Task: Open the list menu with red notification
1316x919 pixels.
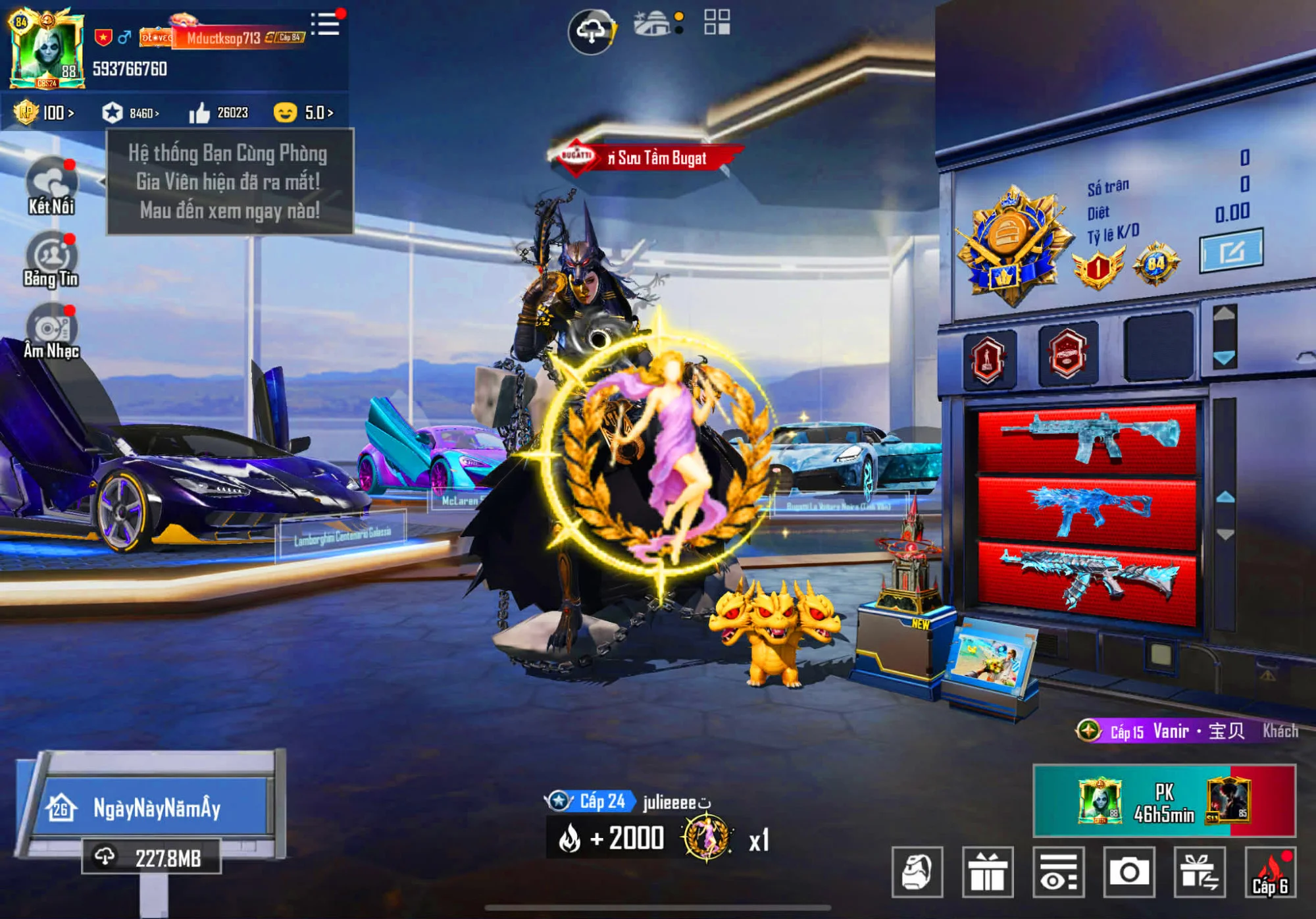Action: coord(326,24)
